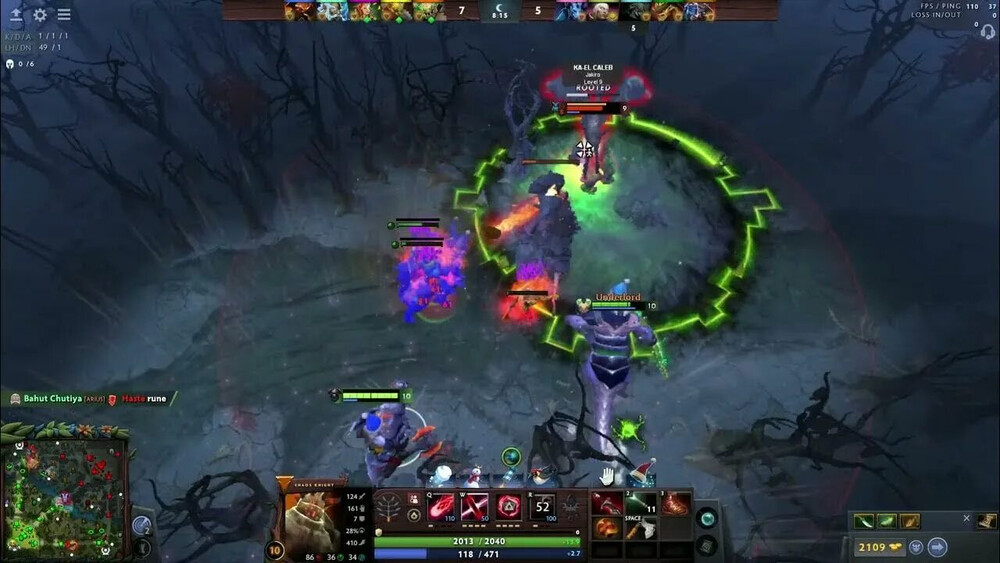1000x563 pixels.
Task: Close the quick-buy panel
Action: click(966, 518)
